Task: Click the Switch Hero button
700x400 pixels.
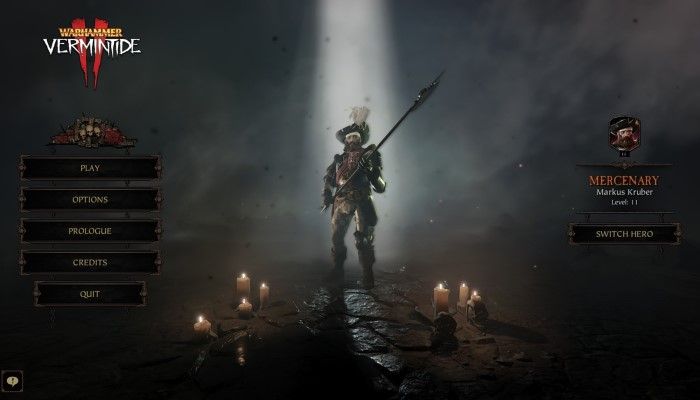Action: click(x=624, y=234)
